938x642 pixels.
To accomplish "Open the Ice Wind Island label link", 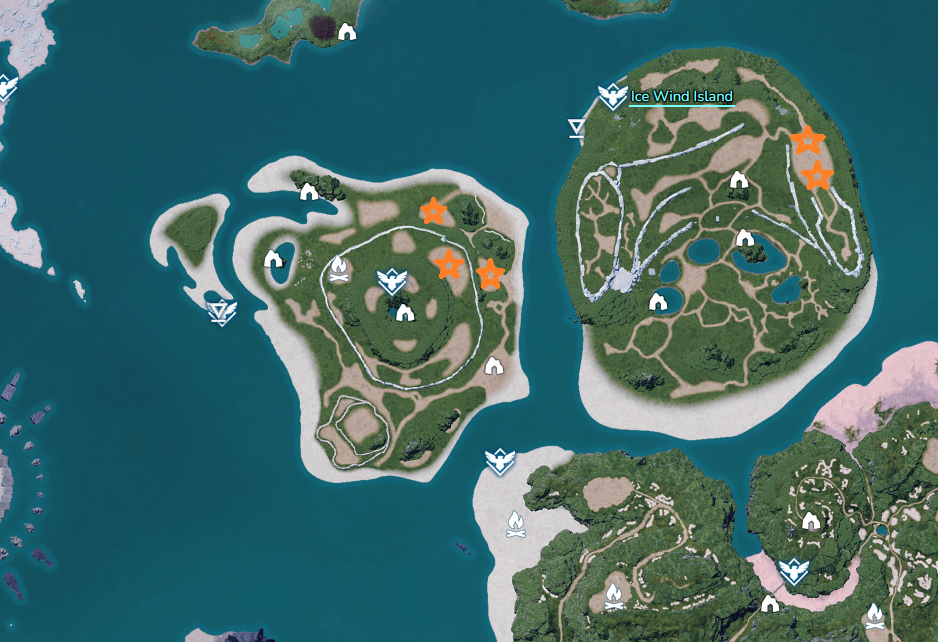I will (681, 97).
